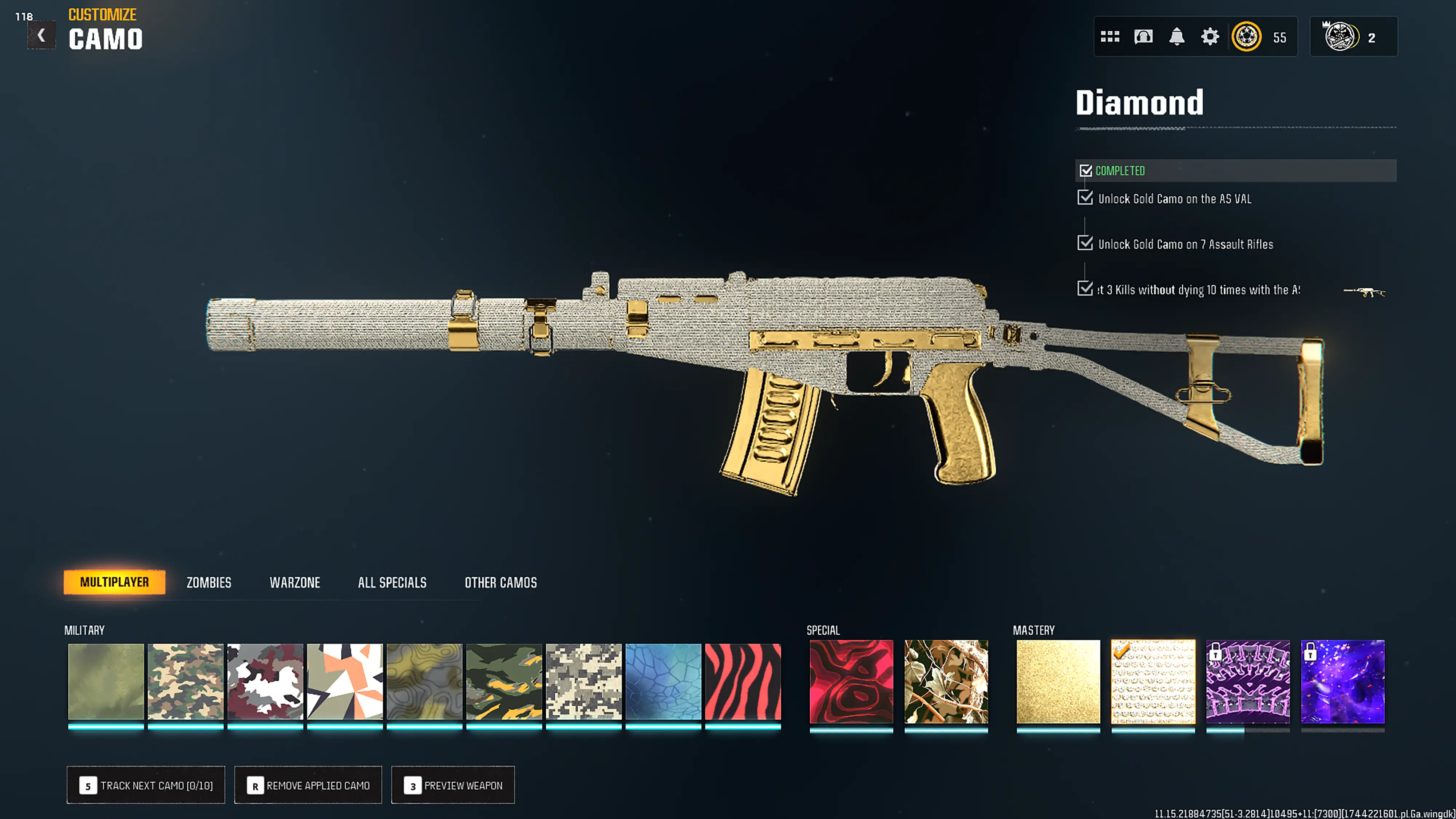The image size is (1456, 819).
Task: Open settings with the gear icon
Action: 1210,37
